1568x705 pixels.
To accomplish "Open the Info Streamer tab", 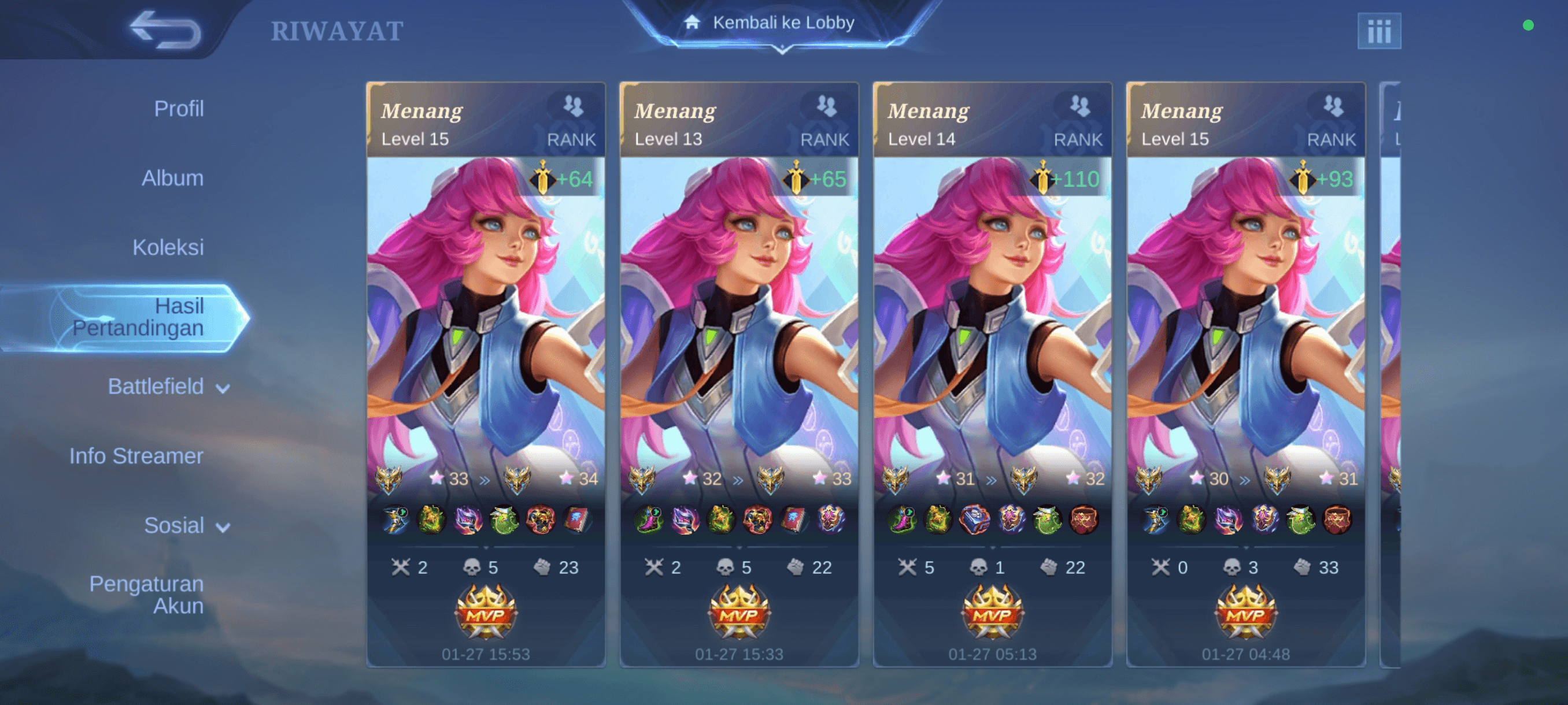I will pos(136,456).
